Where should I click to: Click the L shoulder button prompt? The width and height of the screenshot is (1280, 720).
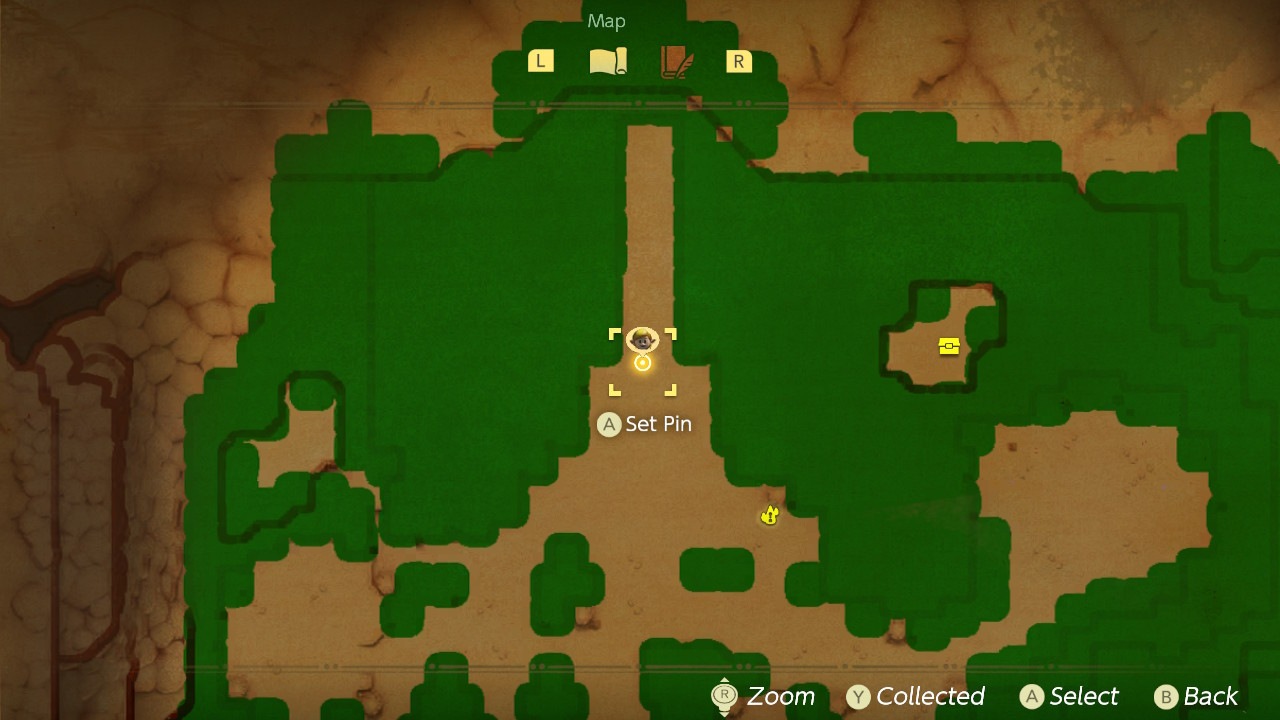(540, 60)
